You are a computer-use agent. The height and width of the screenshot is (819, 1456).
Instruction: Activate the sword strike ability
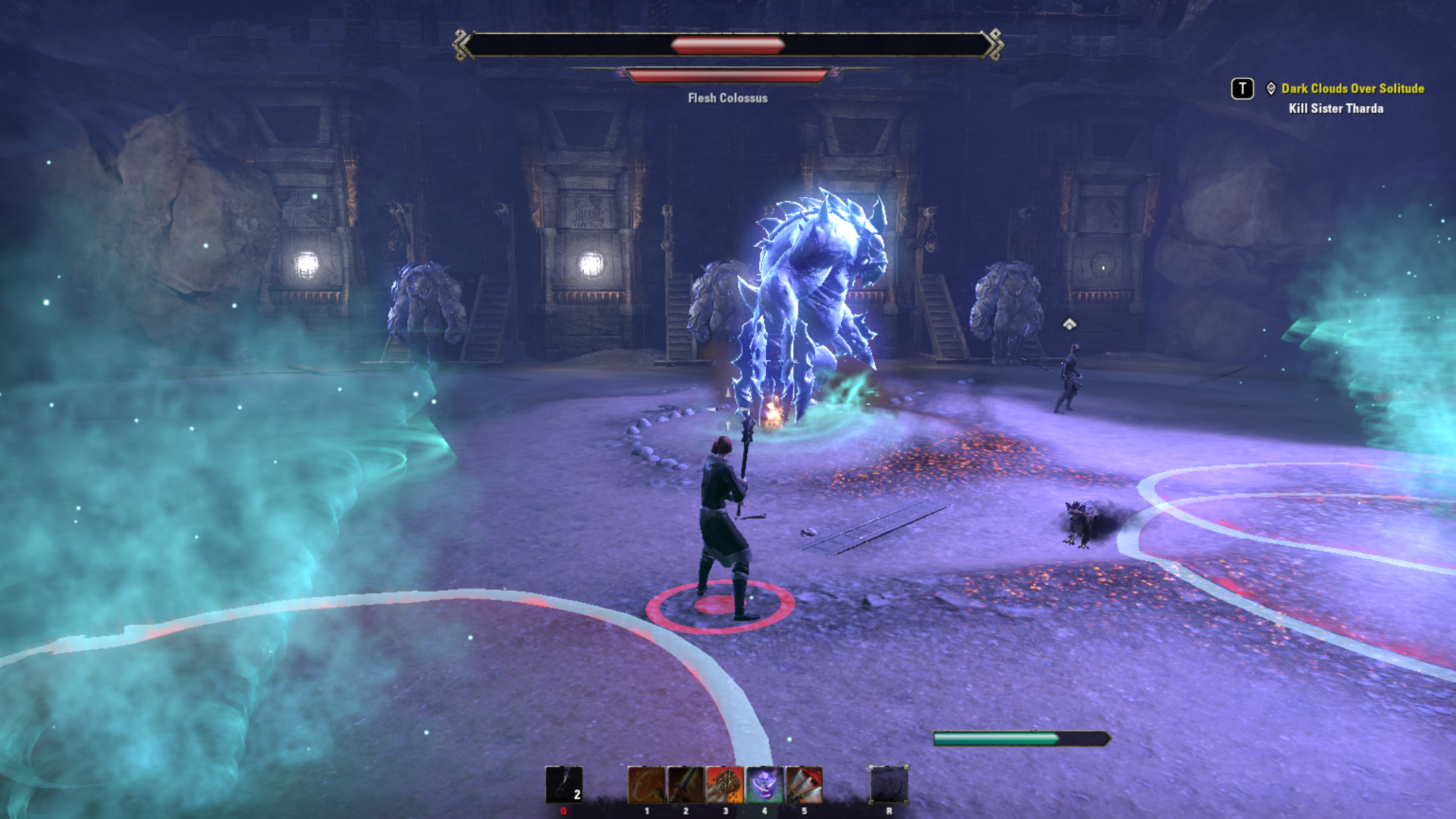686,784
